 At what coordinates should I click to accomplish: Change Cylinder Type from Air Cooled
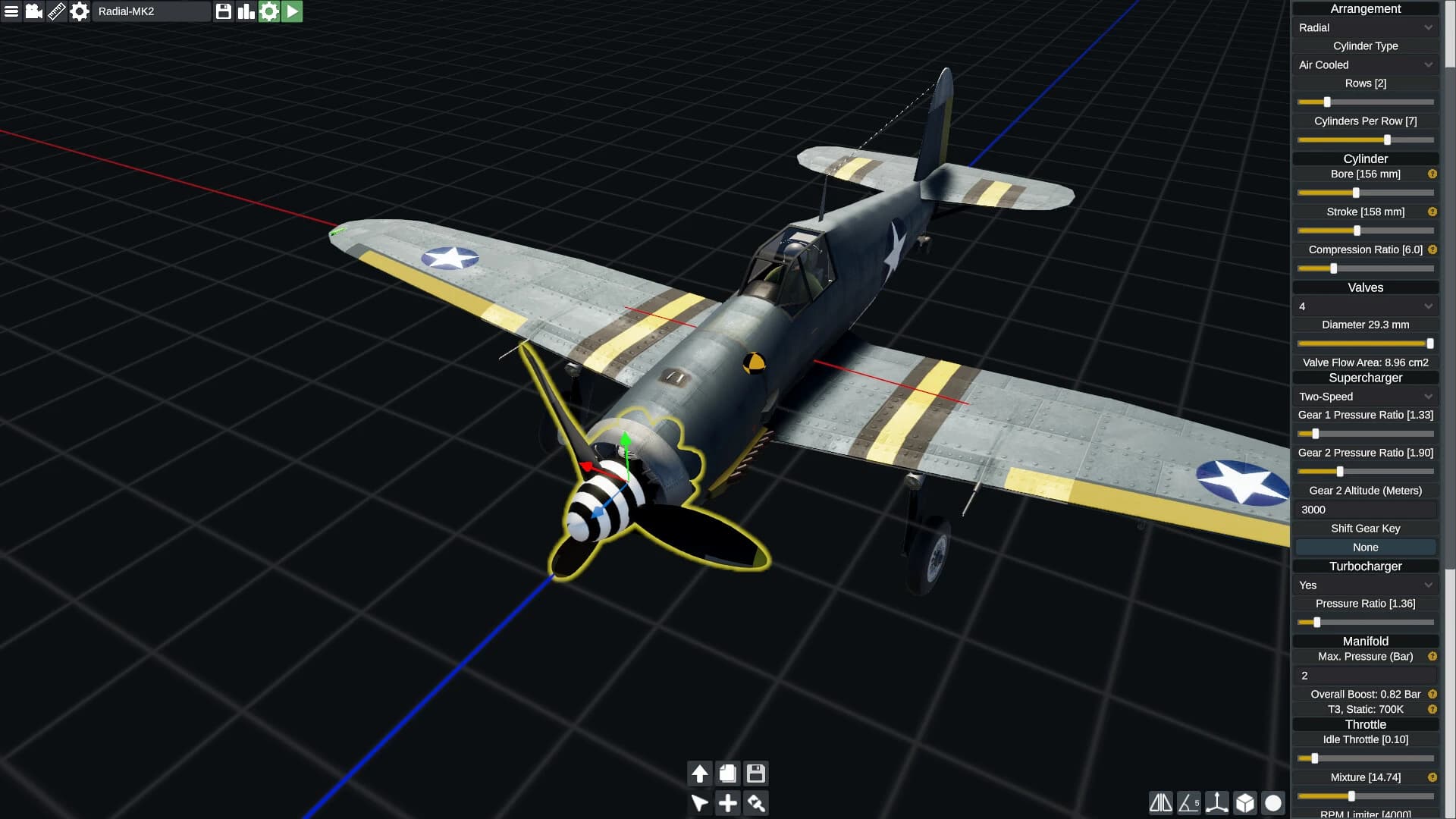click(x=1365, y=64)
